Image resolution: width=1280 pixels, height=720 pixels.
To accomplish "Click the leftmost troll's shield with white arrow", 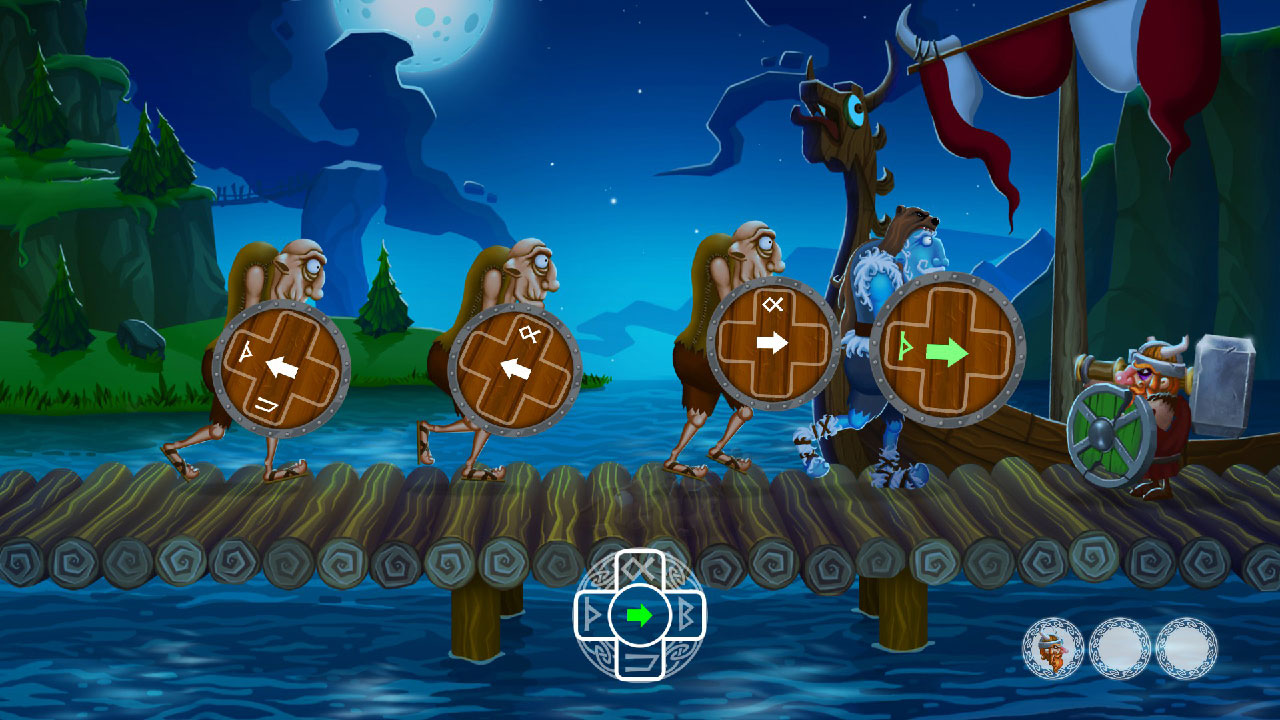I will tap(280, 365).
